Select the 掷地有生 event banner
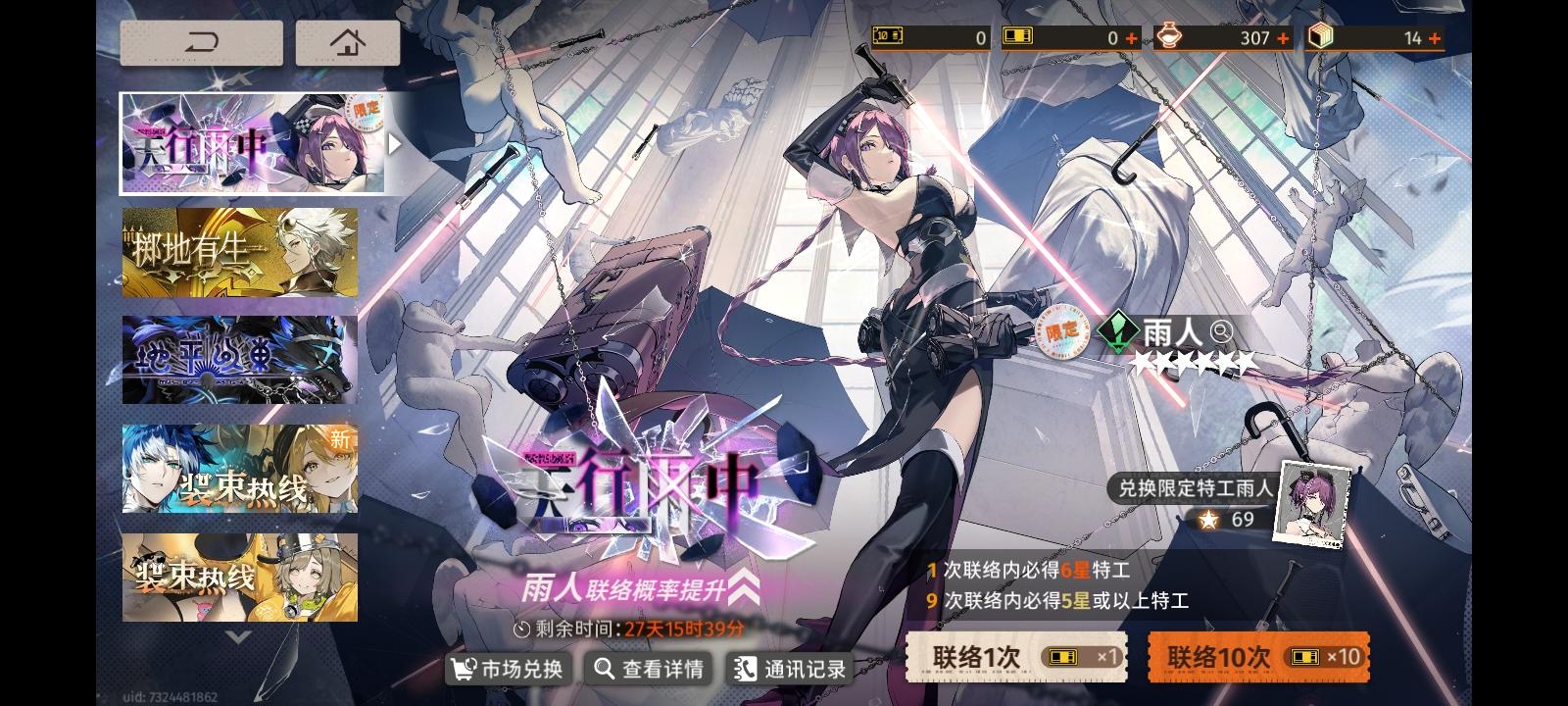1568x706 pixels. point(239,251)
